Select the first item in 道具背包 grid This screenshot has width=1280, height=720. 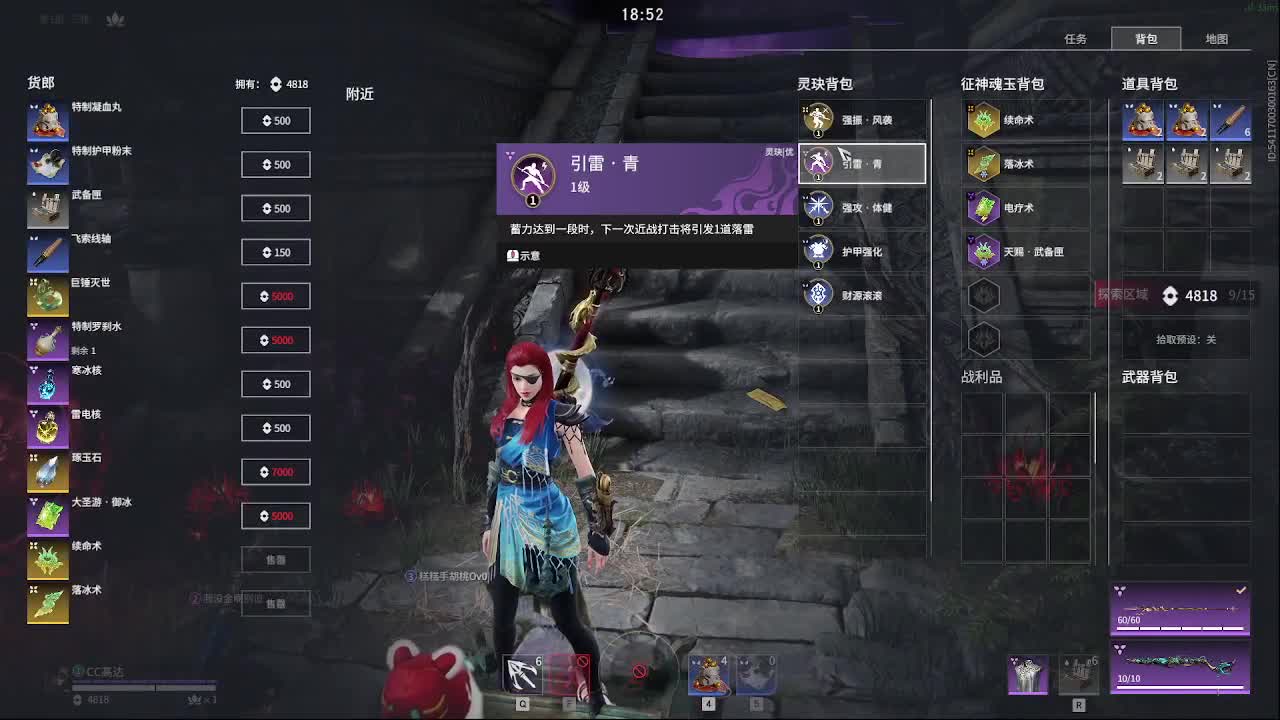coord(1143,119)
